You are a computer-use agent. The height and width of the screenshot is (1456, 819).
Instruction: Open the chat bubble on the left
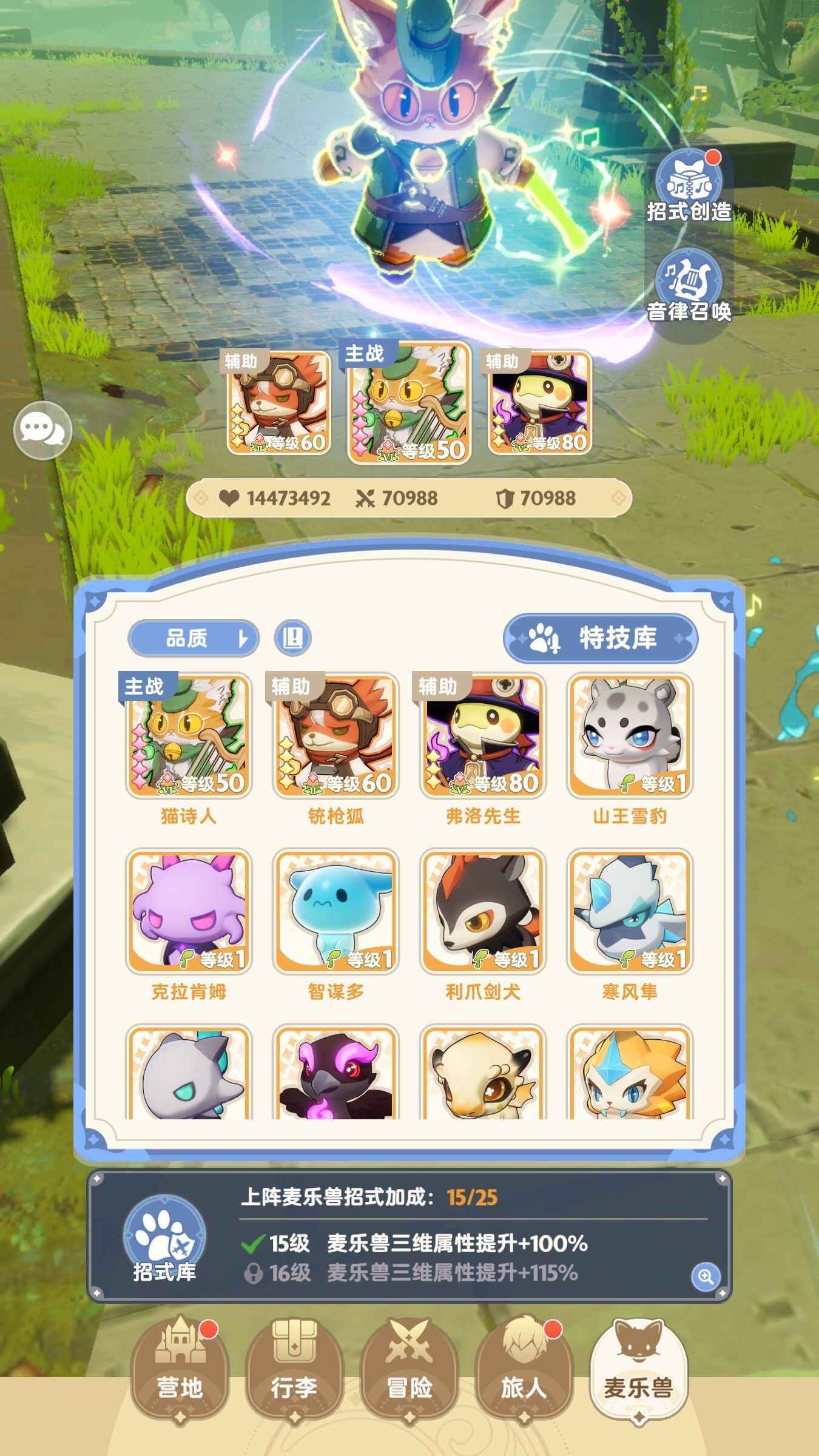pyautogui.click(x=44, y=430)
